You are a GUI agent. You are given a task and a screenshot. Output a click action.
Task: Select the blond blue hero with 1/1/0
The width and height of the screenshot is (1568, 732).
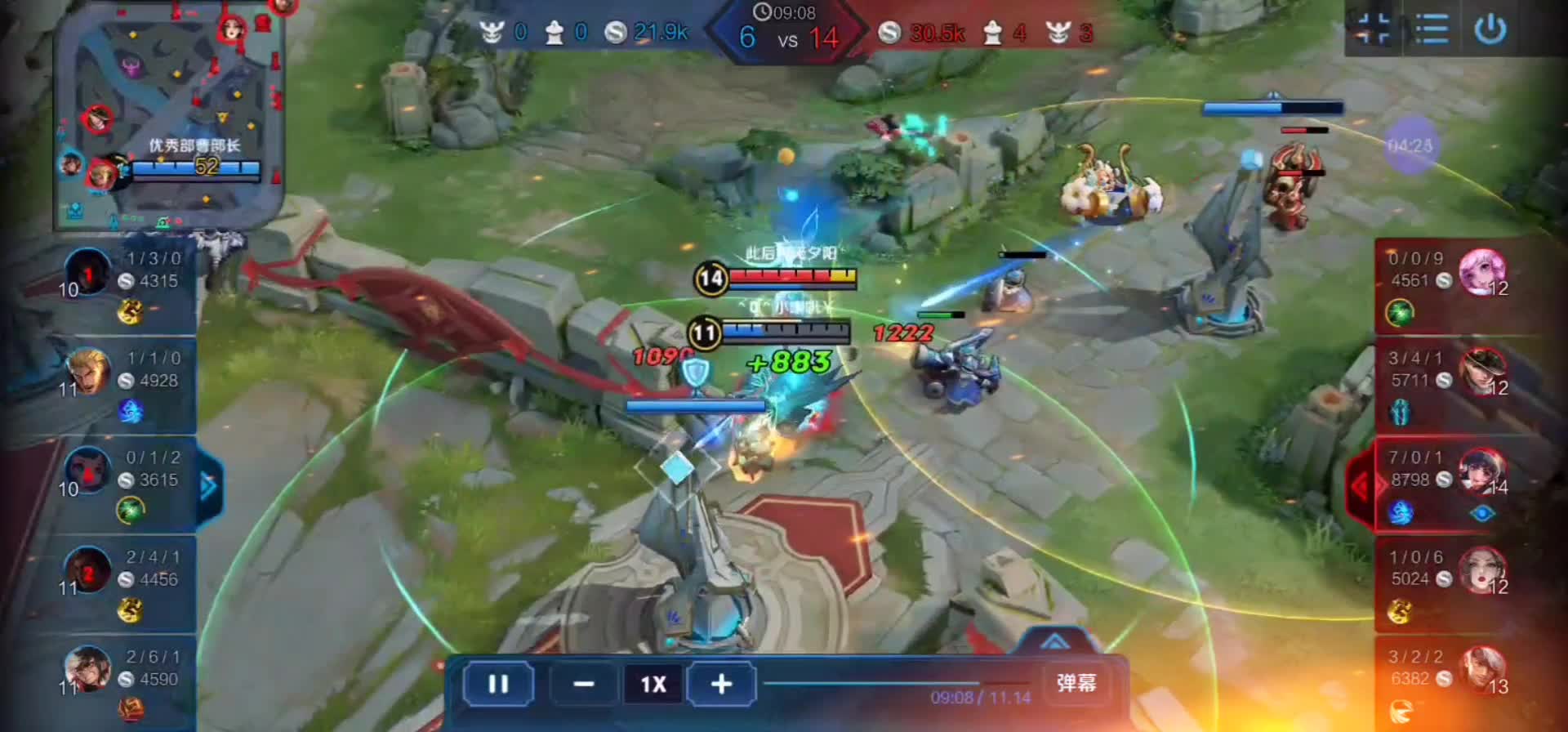point(88,371)
